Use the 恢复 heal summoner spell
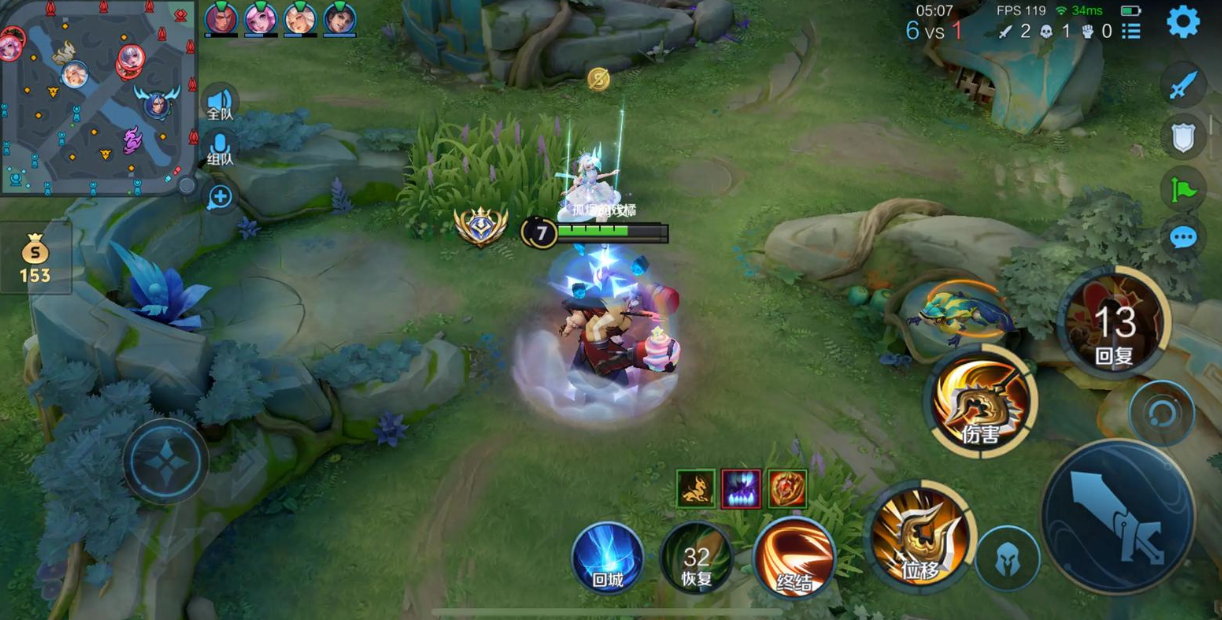This screenshot has width=1222, height=620. [x=696, y=557]
